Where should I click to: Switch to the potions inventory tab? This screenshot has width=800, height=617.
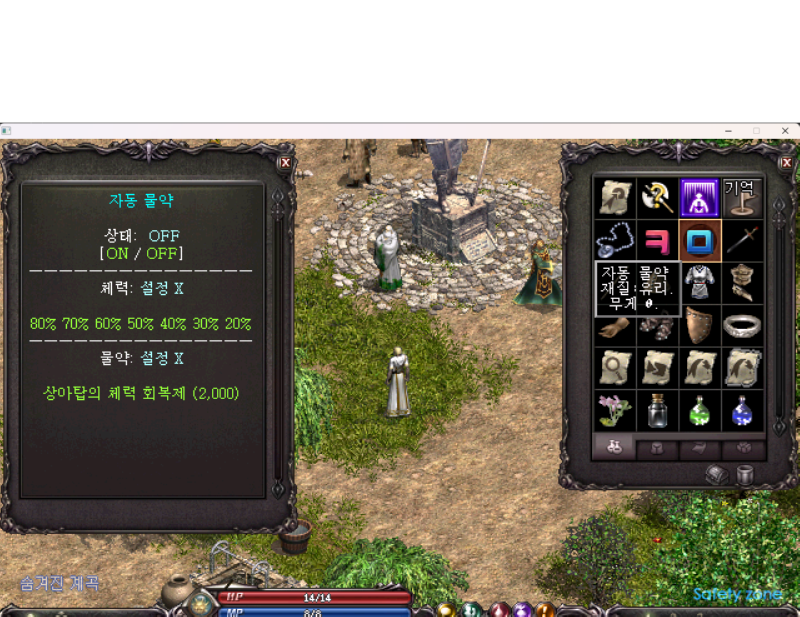pos(614,448)
